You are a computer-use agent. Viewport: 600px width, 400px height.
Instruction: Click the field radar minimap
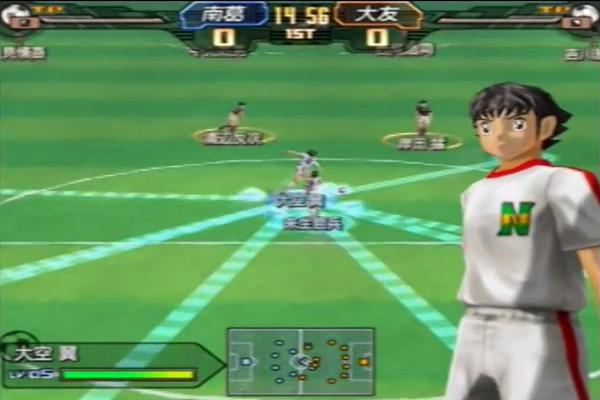[300, 361]
